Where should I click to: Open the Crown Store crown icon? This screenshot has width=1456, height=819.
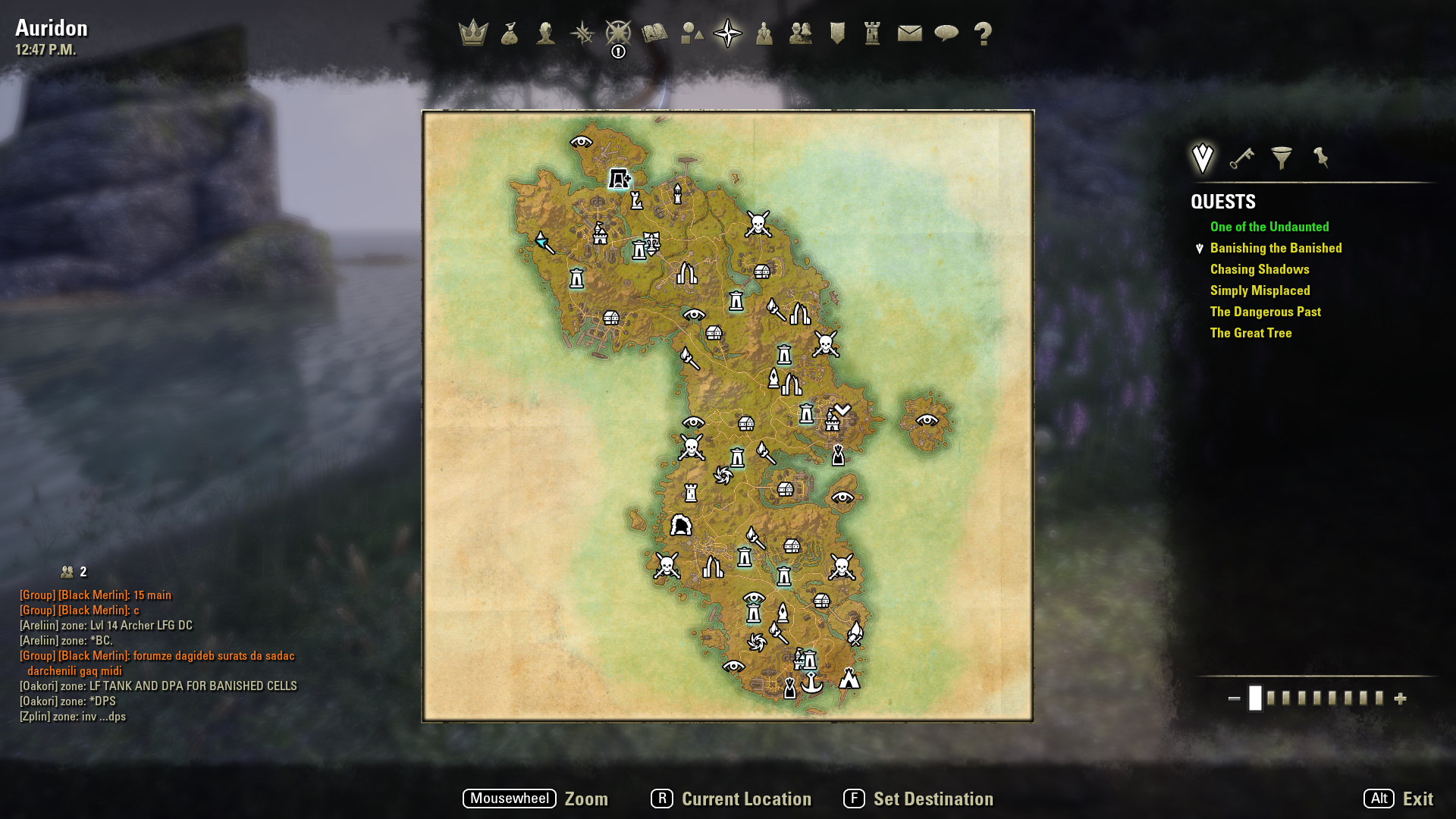pos(473,33)
